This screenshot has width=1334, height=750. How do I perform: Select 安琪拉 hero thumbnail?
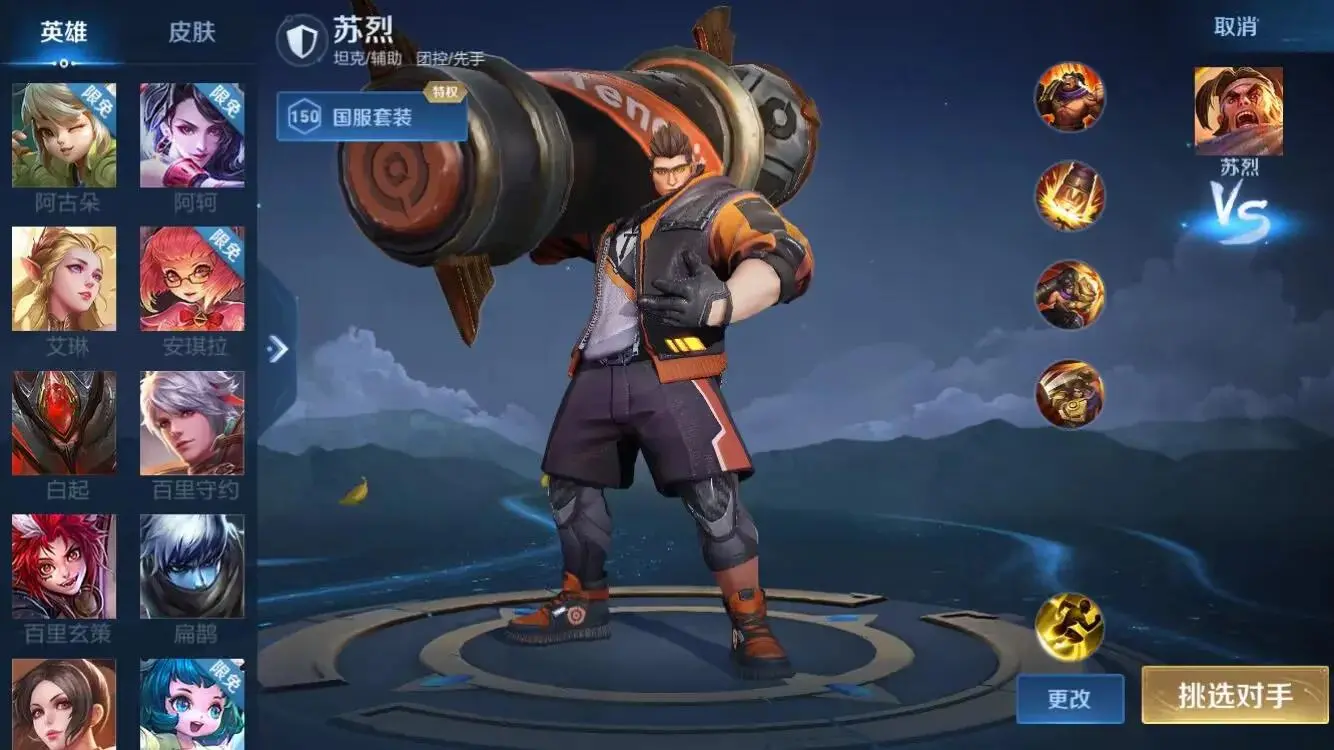192,279
